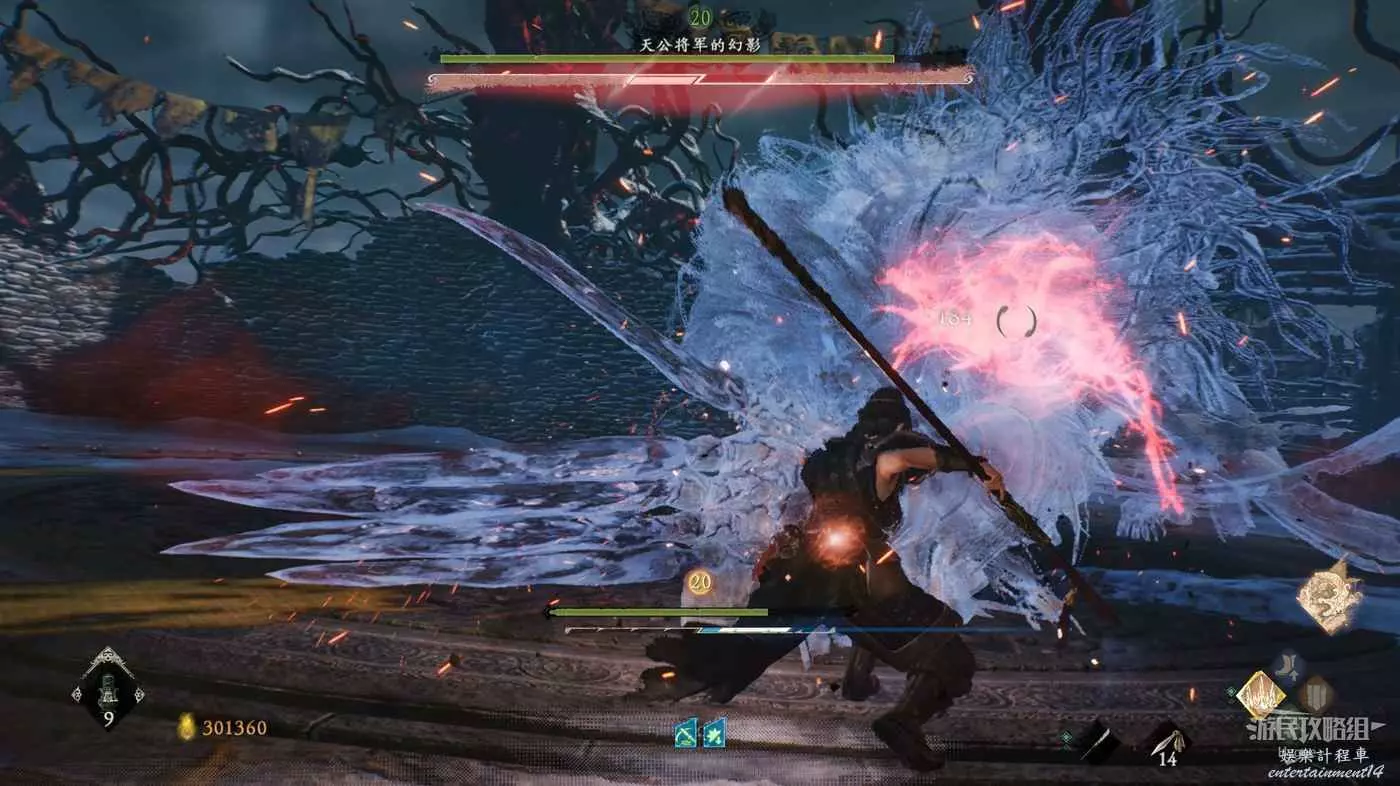Select the spear melee weapon slot
This screenshot has height=786, width=1400.
point(1099,743)
